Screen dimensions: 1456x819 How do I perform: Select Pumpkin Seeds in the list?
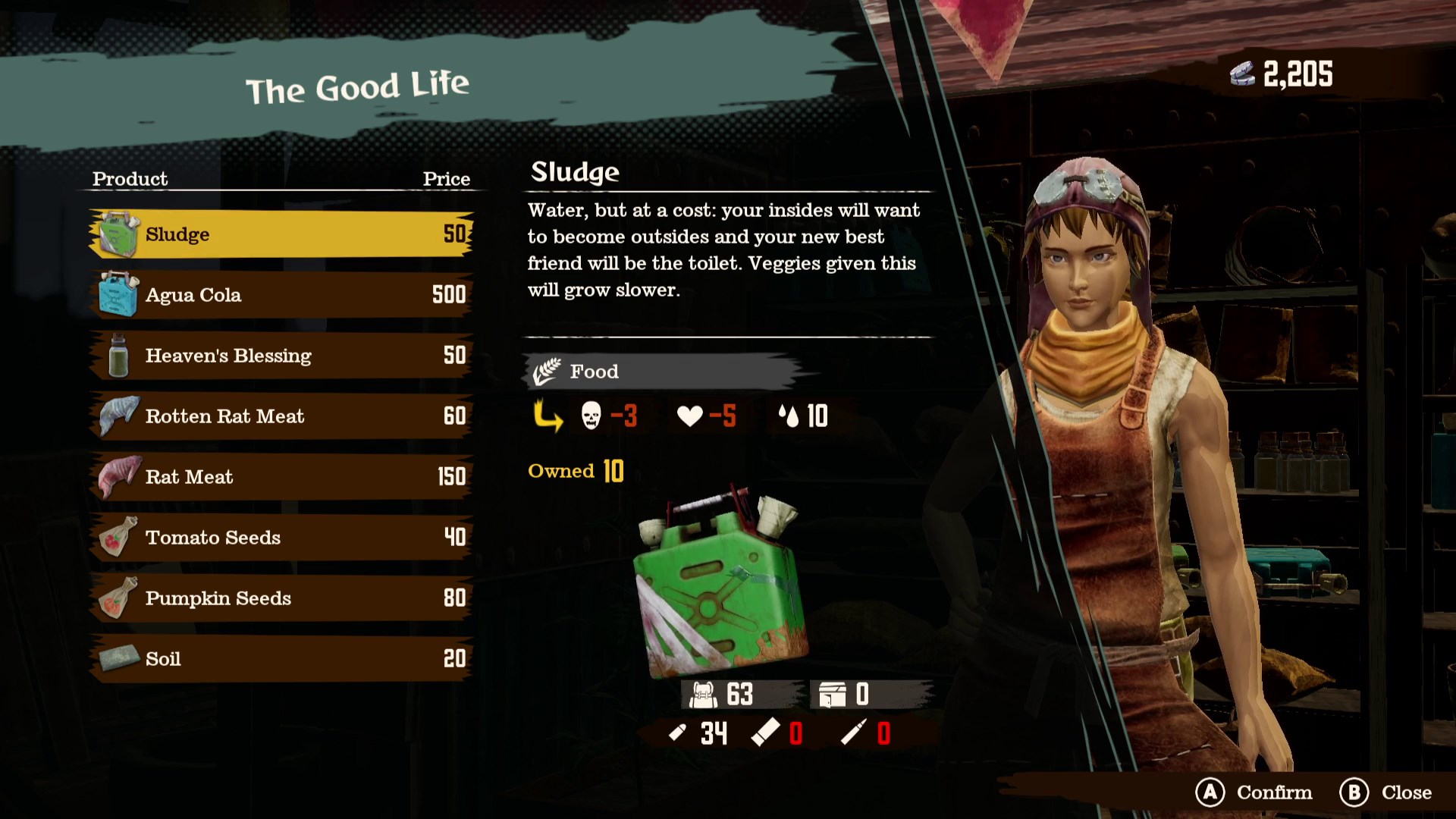click(281, 598)
